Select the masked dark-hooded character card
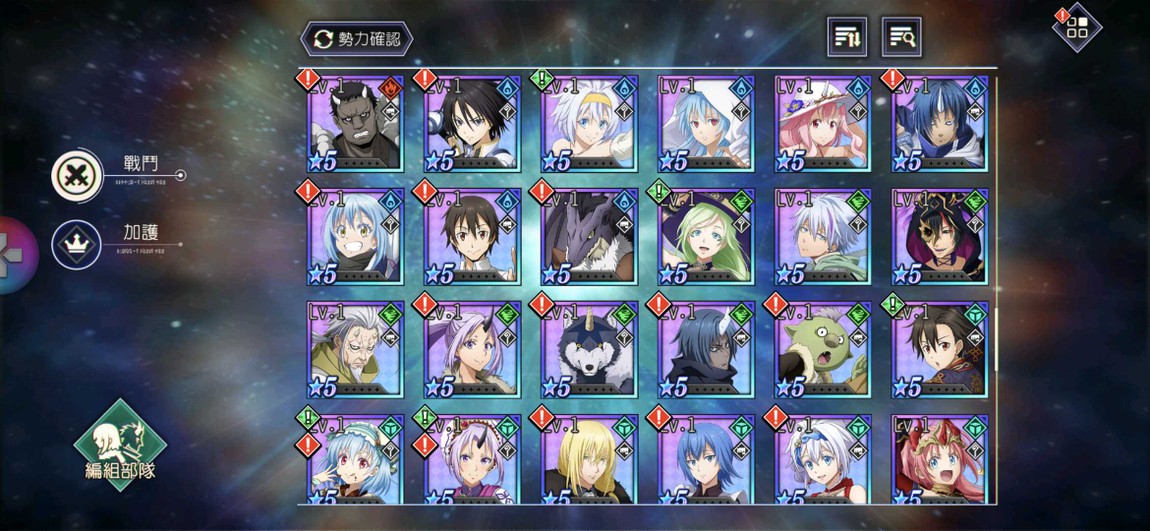 [940, 237]
